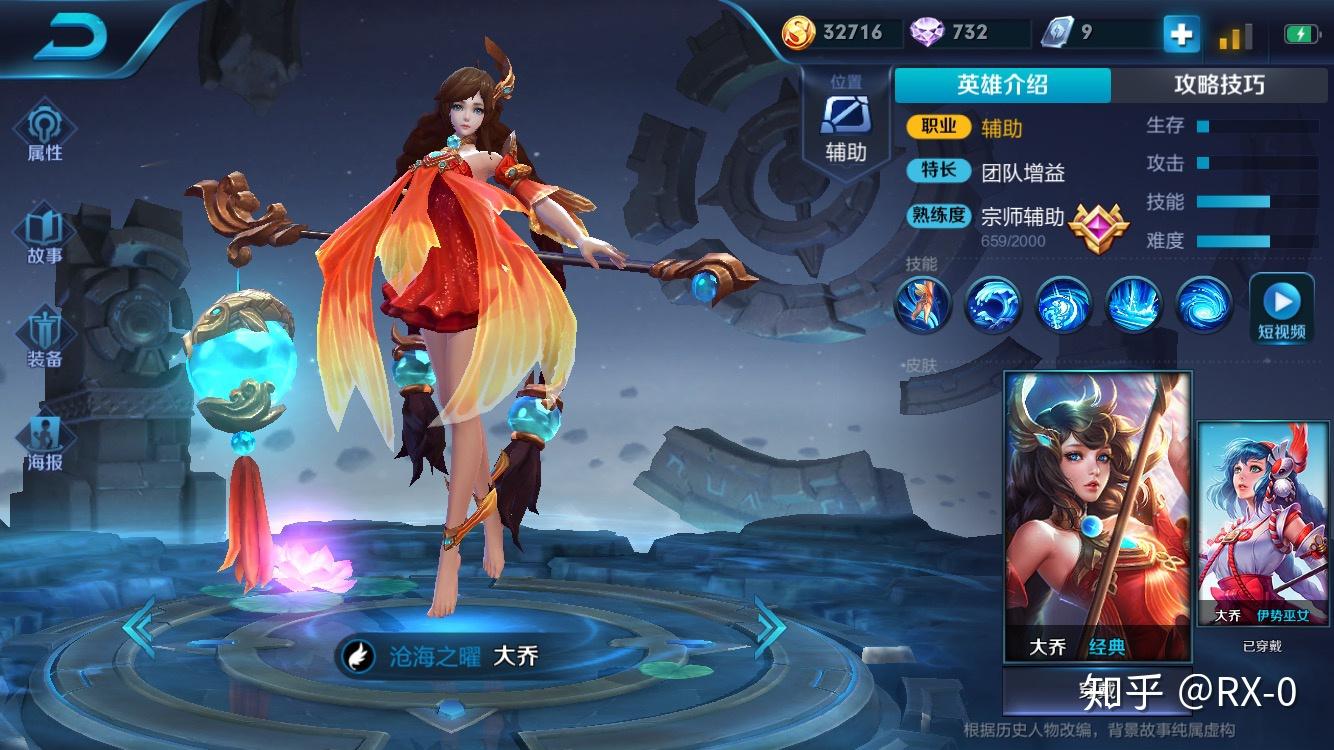Show the next hero with right arrow

click(x=769, y=626)
